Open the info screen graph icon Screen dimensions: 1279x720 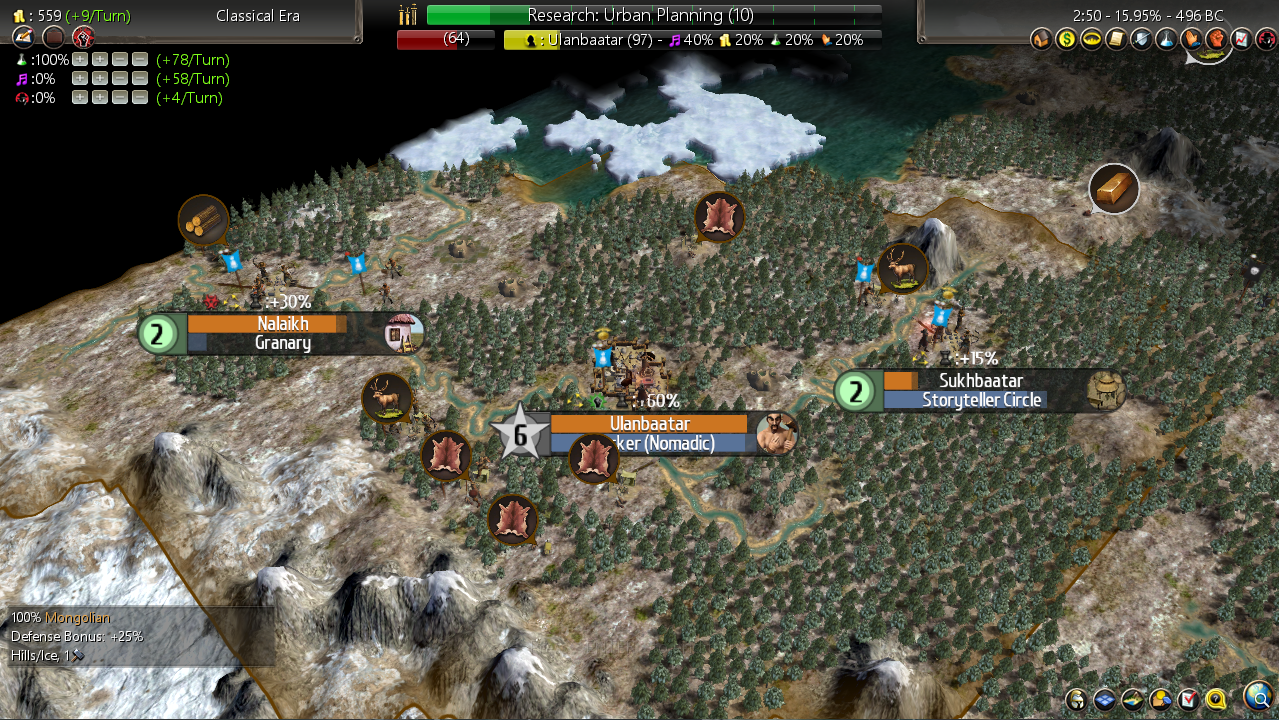[1241, 39]
